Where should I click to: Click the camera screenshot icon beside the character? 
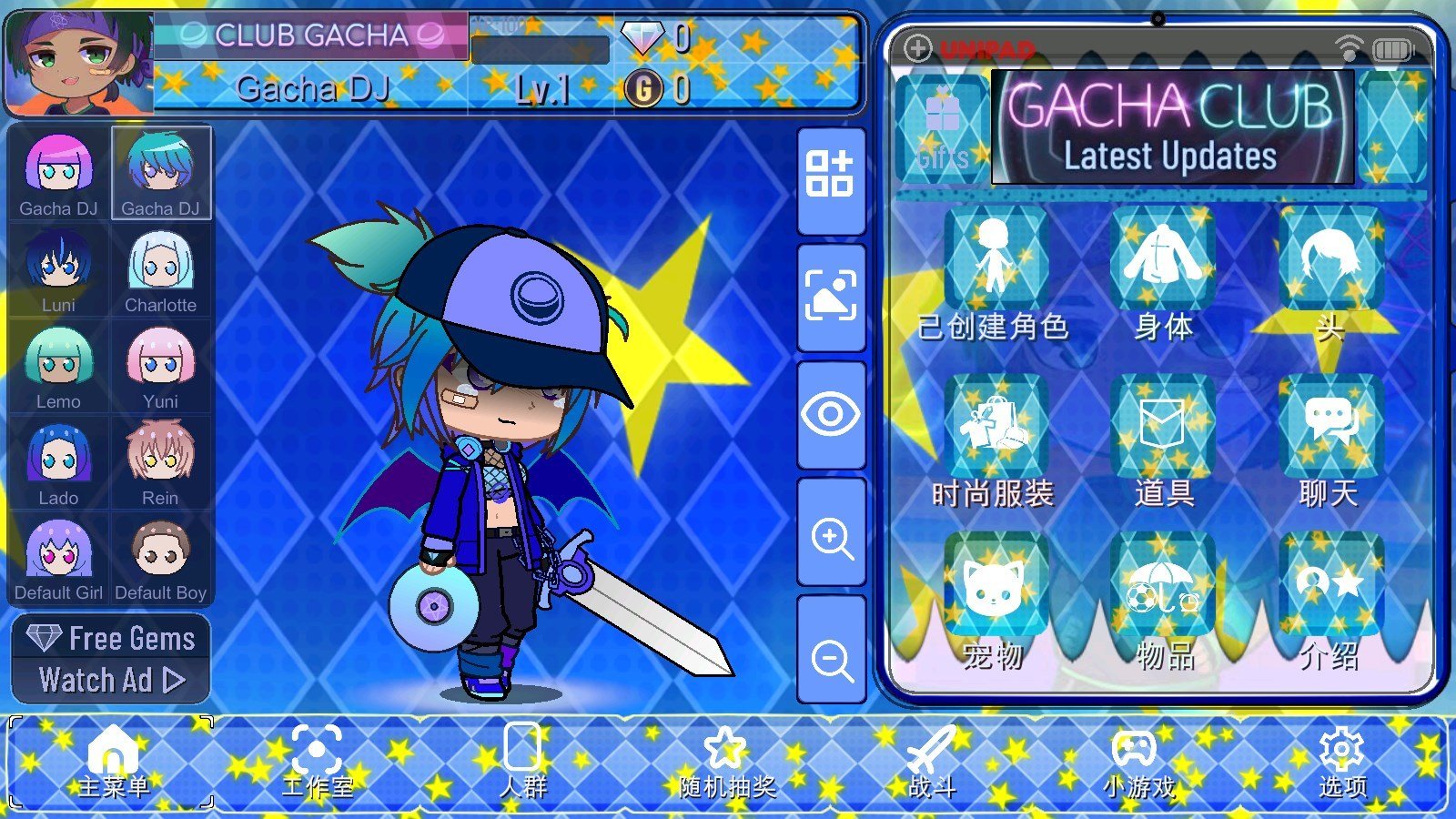click(x=829, y=294)
